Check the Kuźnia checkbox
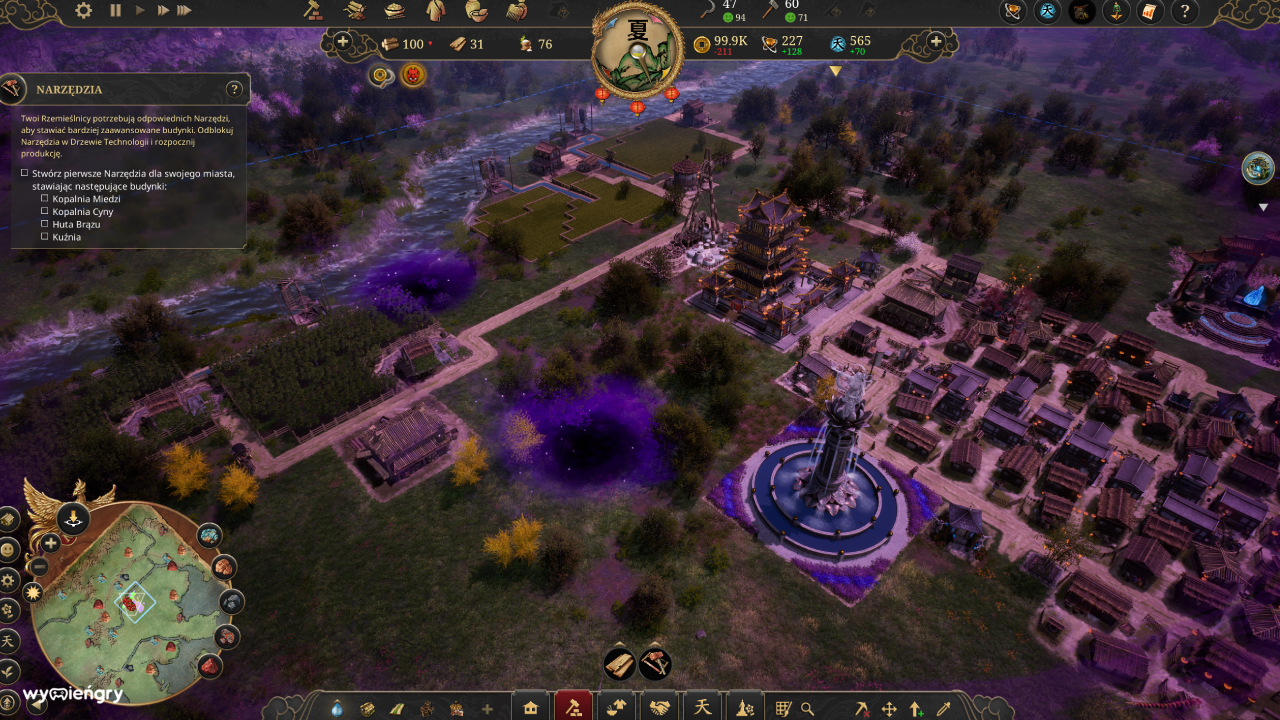The width and height of the screenshot is (1280, 720). tap(44, 237)
